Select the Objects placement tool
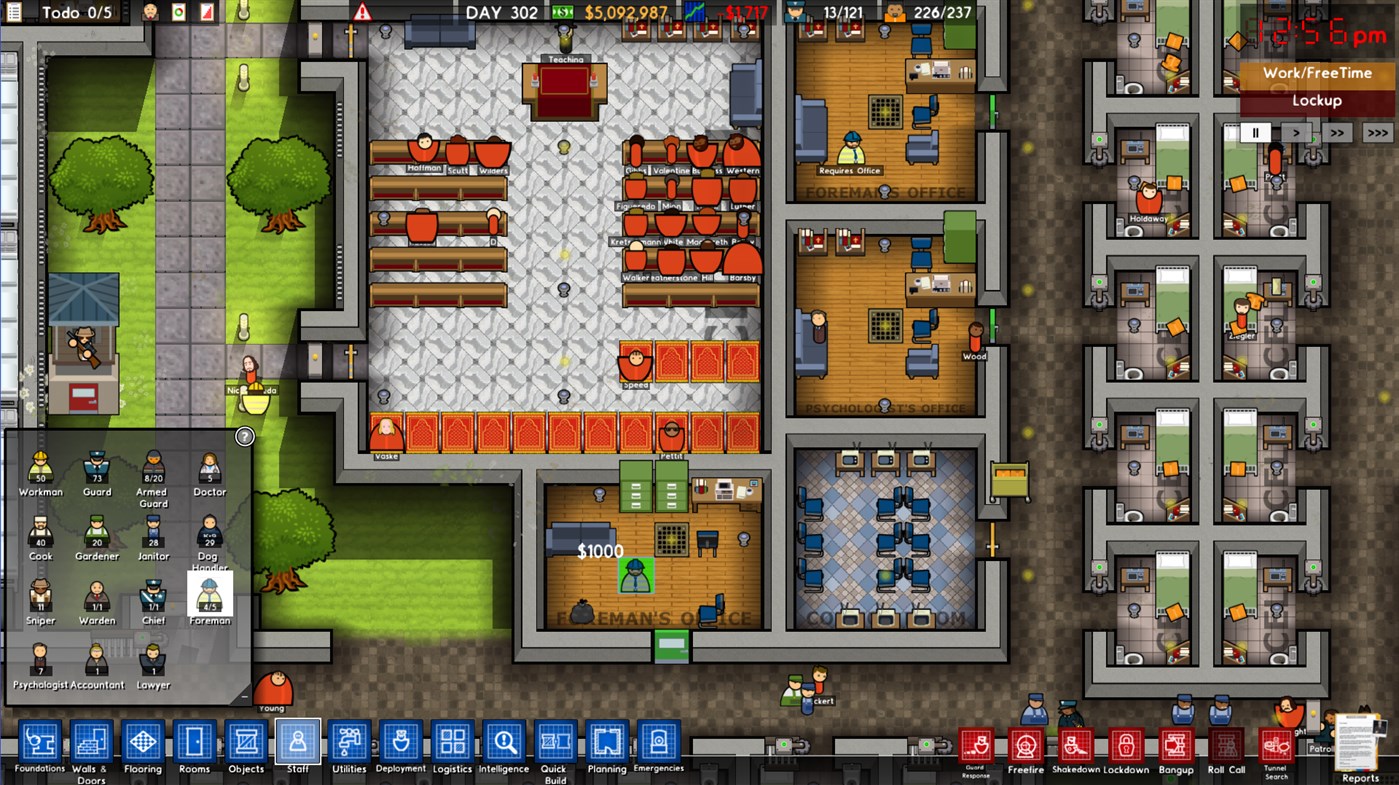Image resolution: width=1399 pixels, height=785 pixels. coord(245,743)
